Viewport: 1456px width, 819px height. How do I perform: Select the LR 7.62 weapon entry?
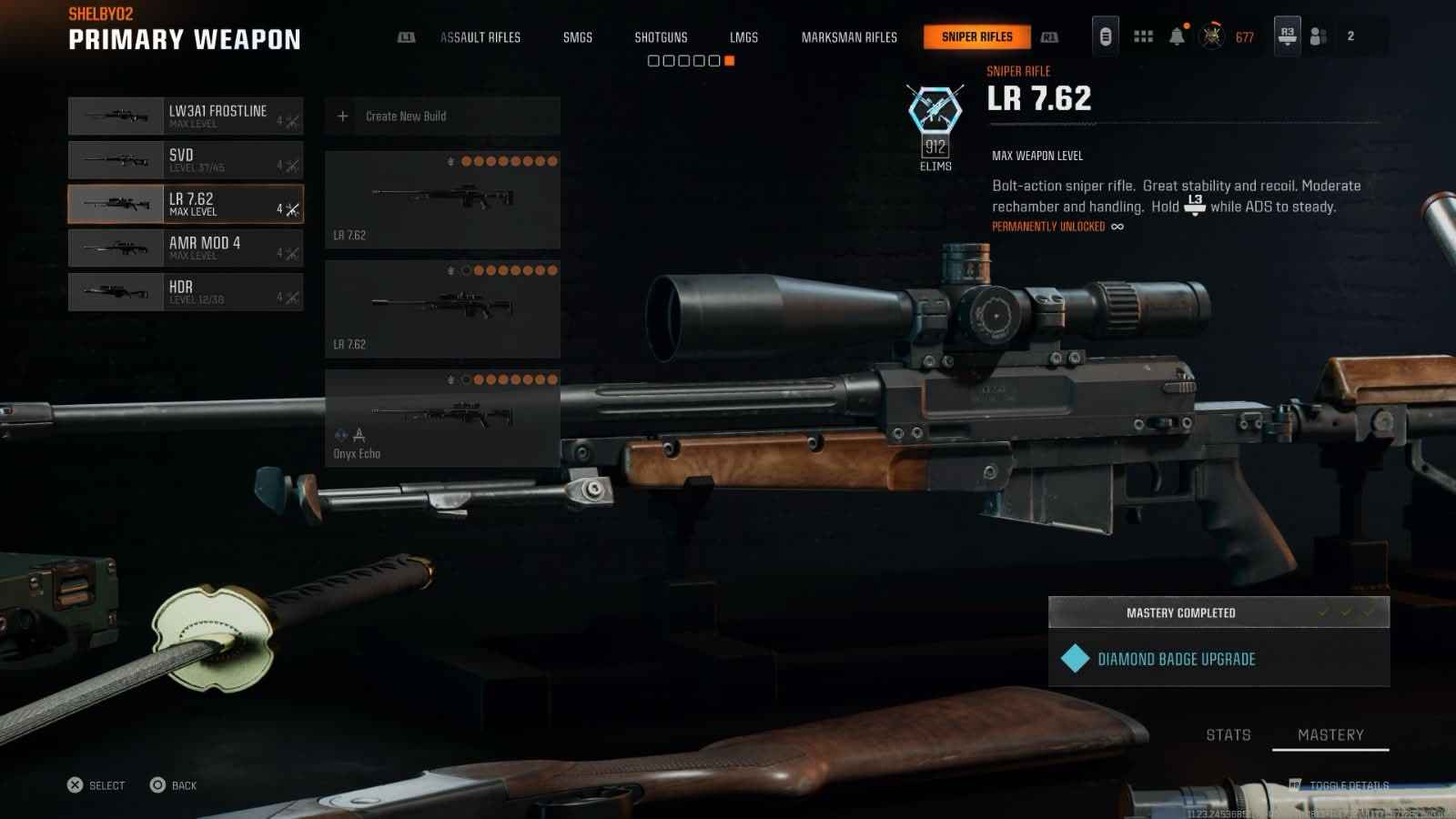186,205
